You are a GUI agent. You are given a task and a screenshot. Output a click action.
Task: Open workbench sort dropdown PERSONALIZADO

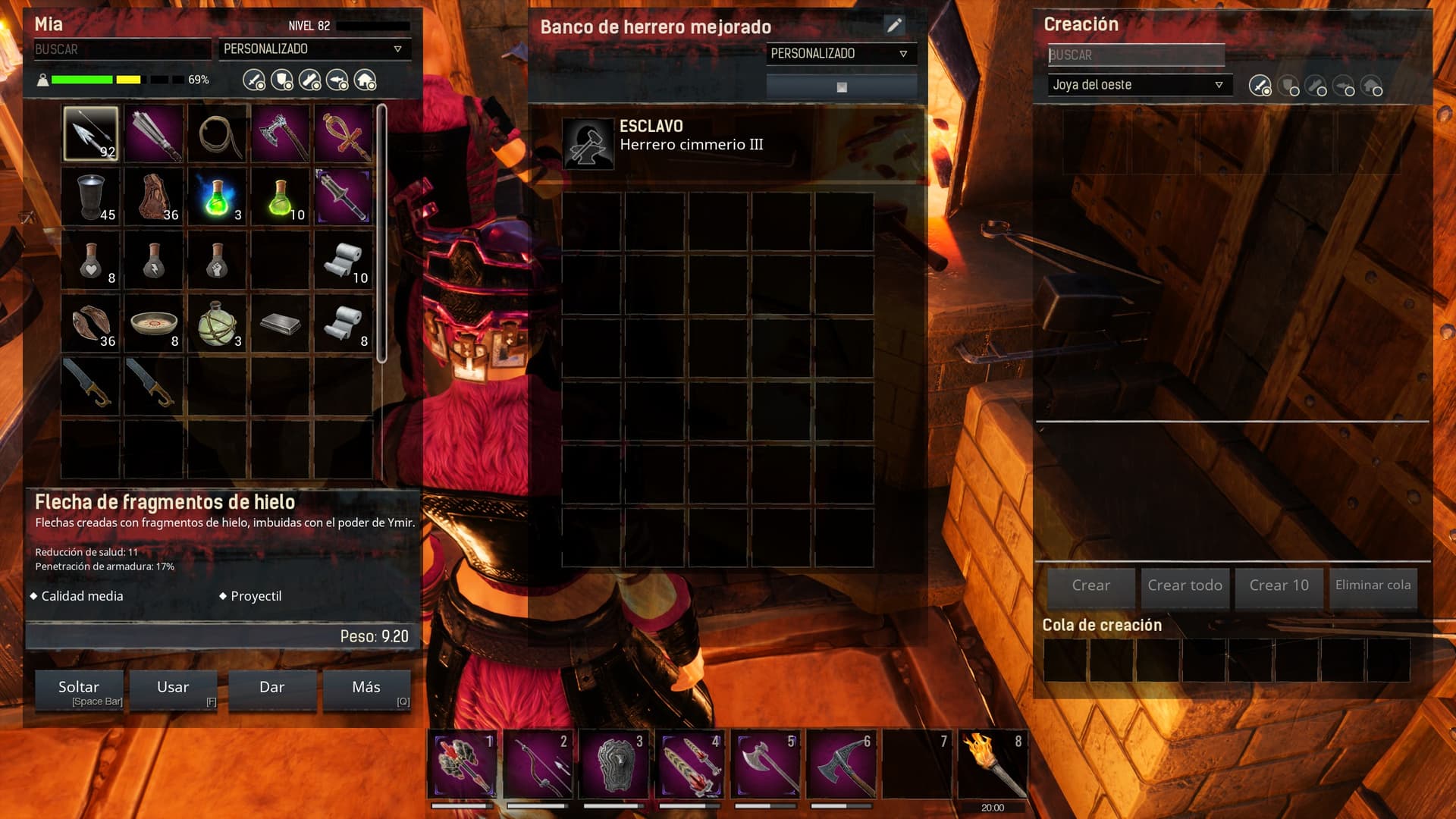tap(840, 54)
